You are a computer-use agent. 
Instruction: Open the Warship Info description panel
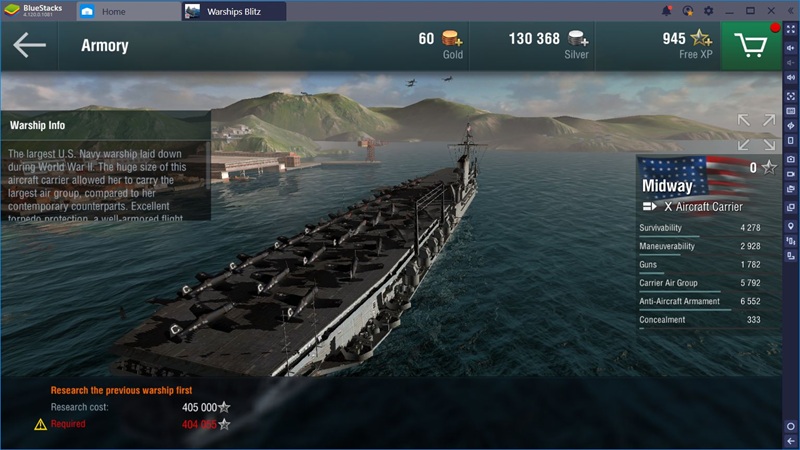point(105,165)
